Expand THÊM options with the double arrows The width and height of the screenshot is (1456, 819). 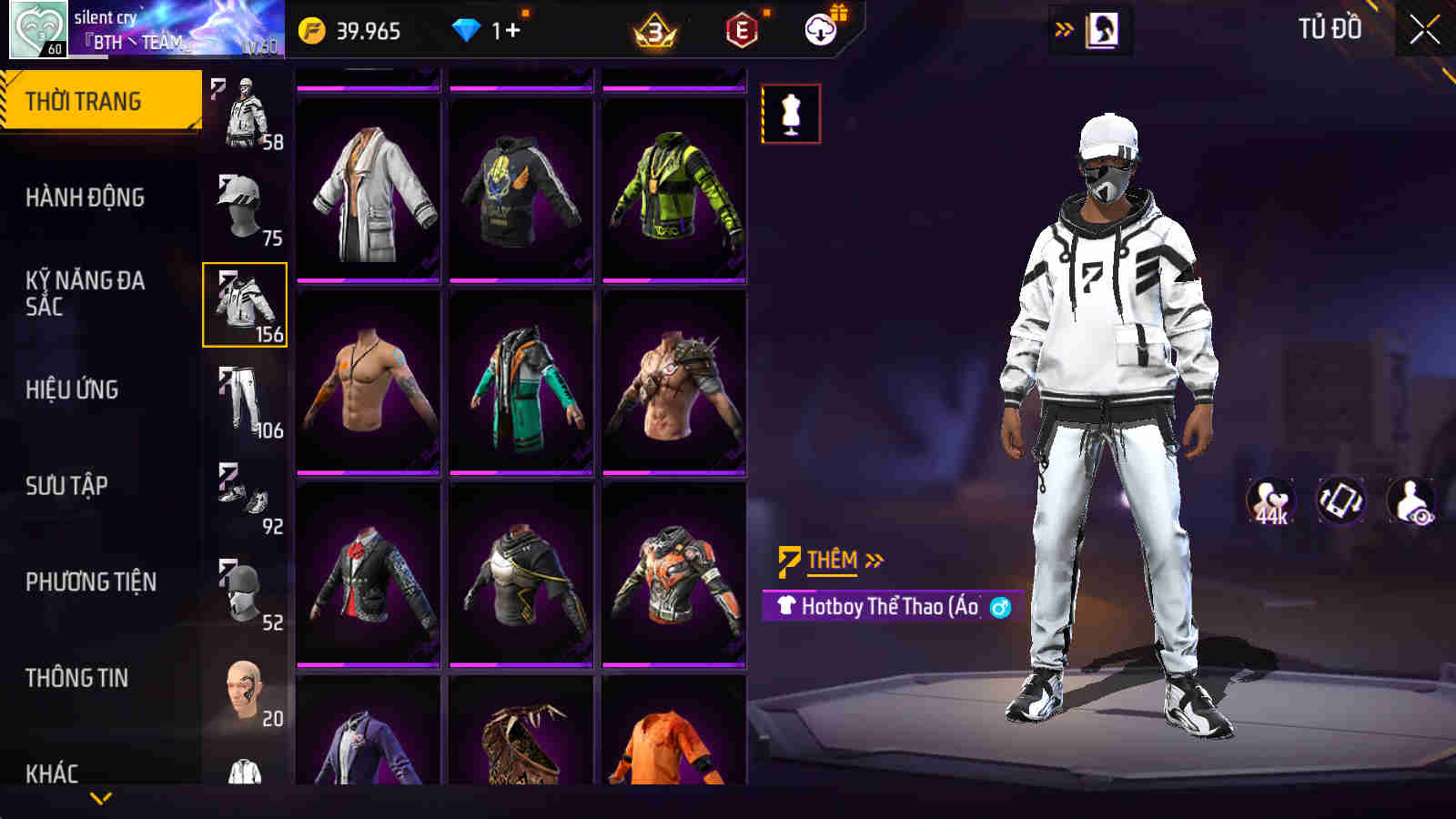pos(874,561)
